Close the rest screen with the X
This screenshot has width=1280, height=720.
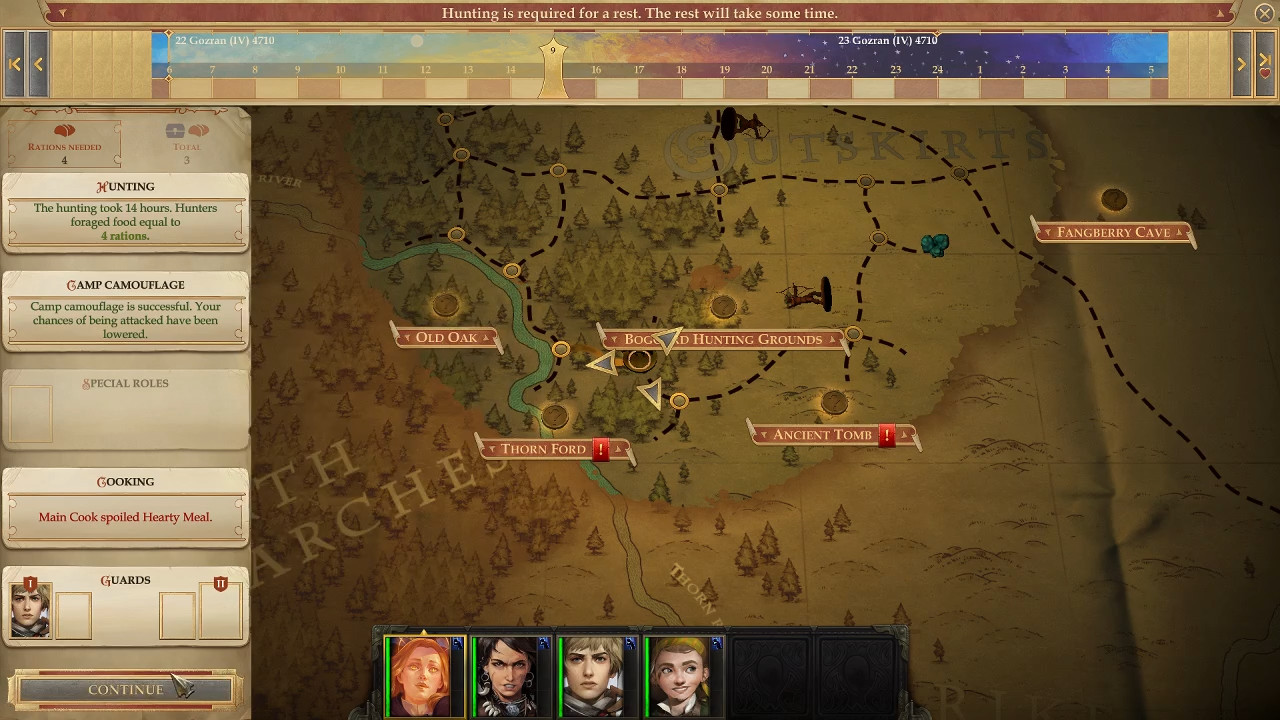[1264, 14]
